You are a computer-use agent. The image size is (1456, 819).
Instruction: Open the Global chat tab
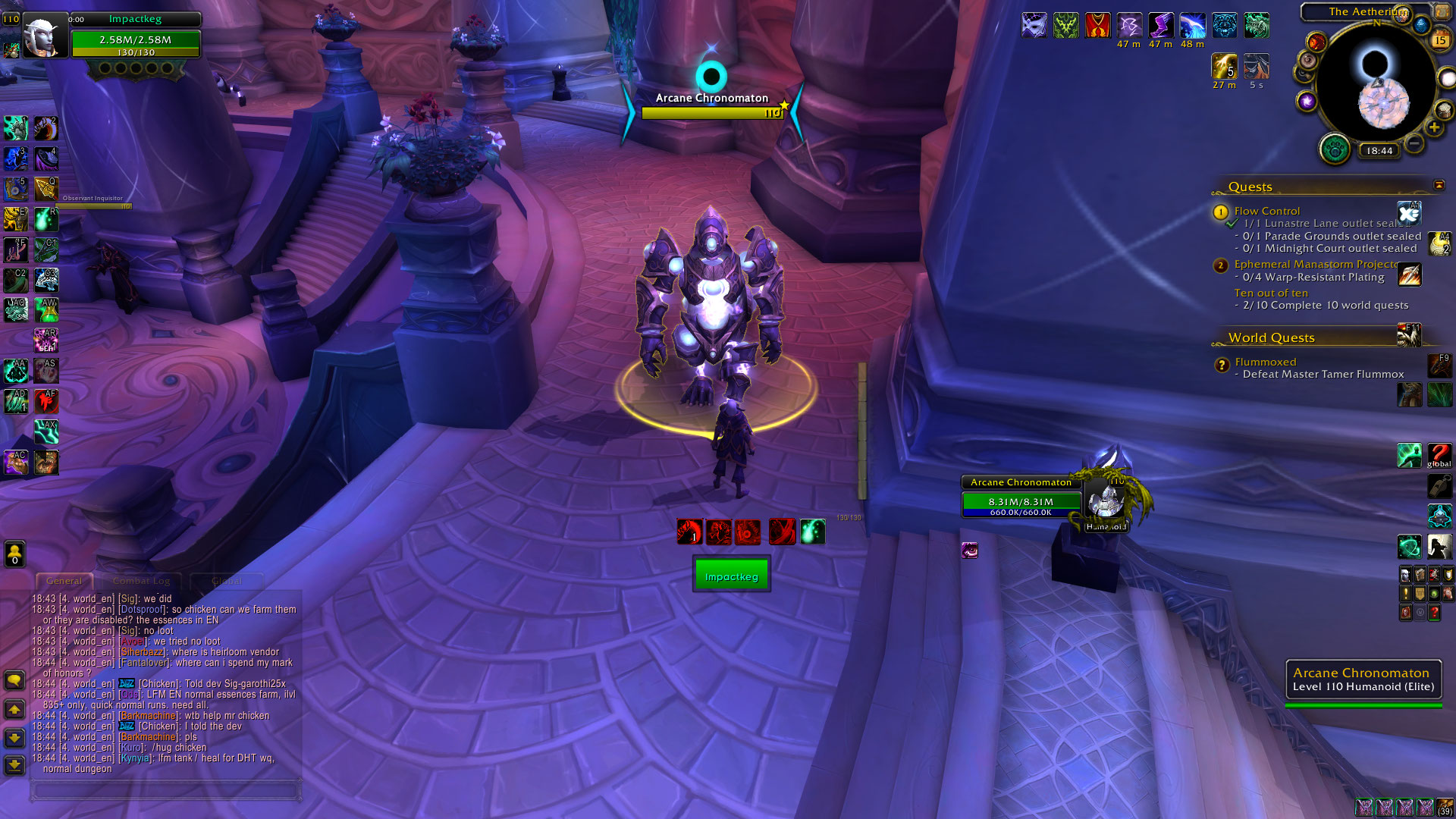(227, 581)
